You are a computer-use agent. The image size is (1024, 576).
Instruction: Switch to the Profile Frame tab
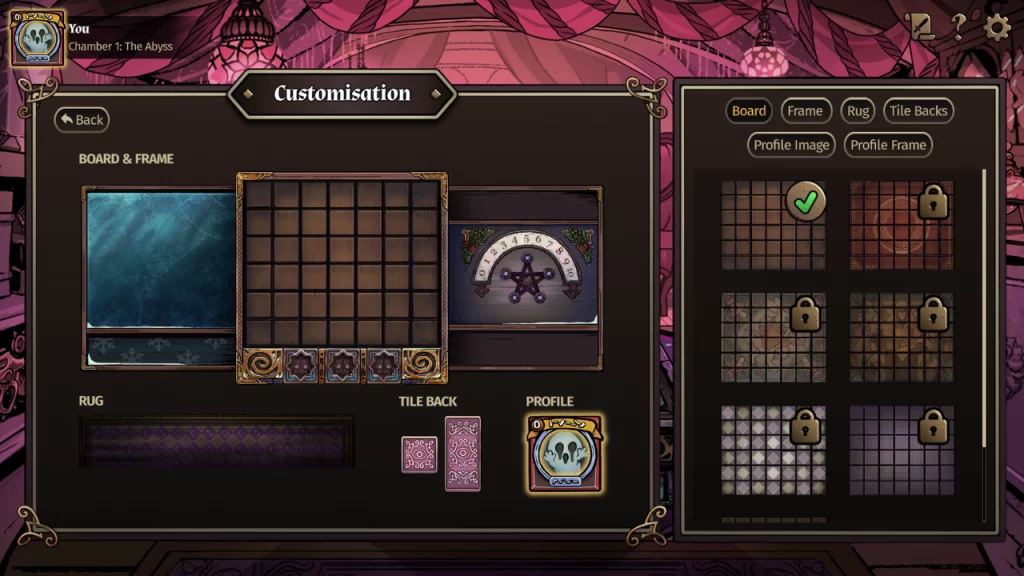888,145
